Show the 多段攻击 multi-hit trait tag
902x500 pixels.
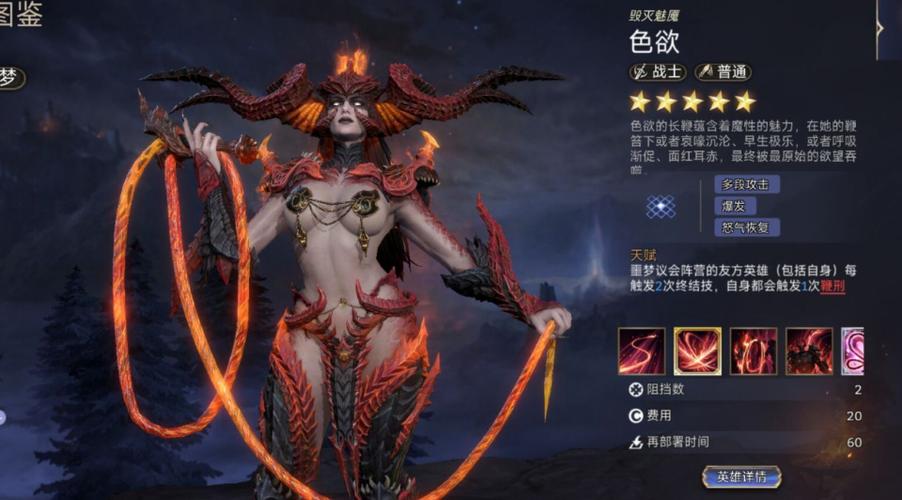tap(746, 184)
